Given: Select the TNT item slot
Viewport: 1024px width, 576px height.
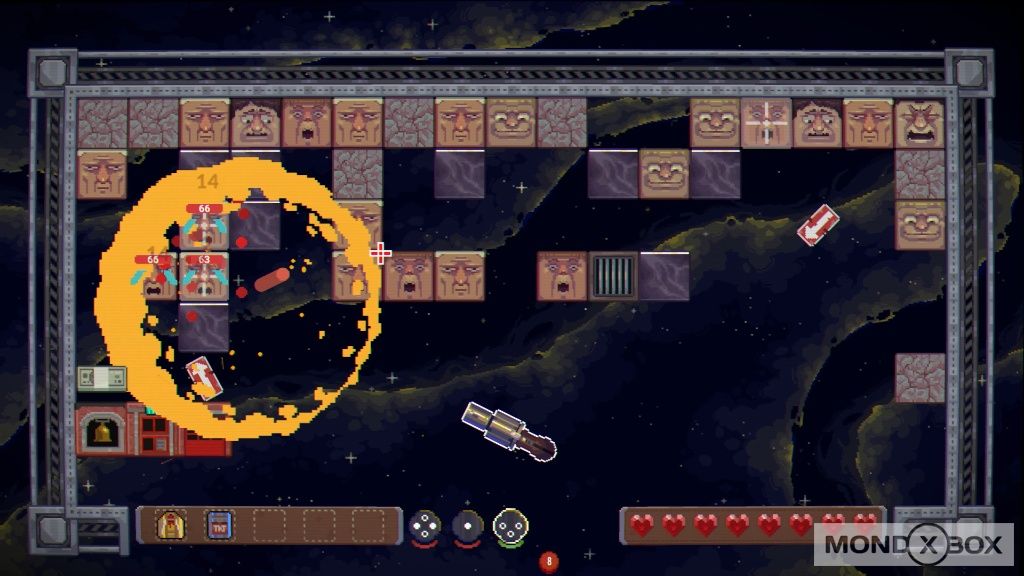Looking at the screenshot, I should (x=219, y=524).
